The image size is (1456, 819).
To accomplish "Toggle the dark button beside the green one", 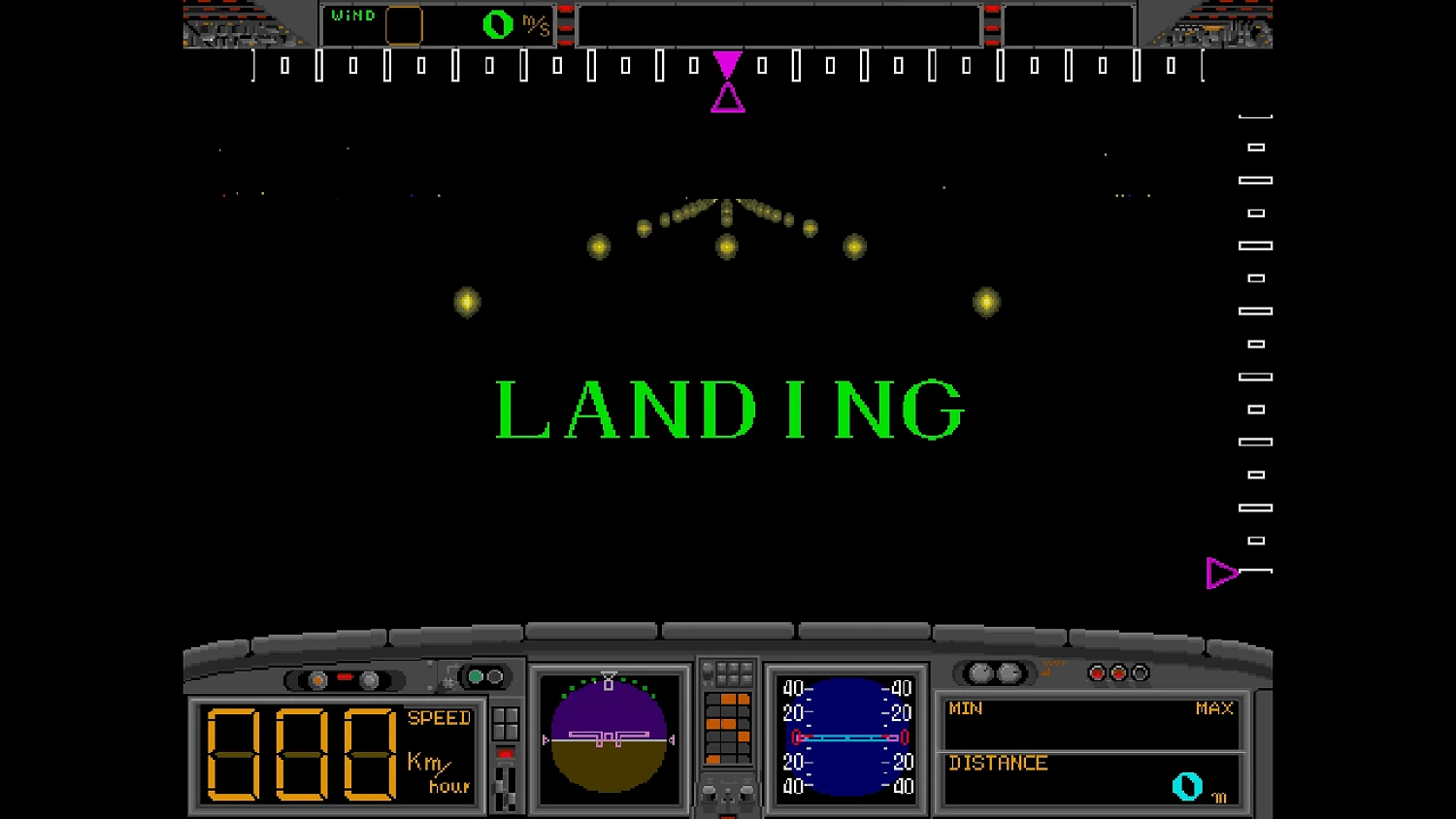I will point(497,676).
